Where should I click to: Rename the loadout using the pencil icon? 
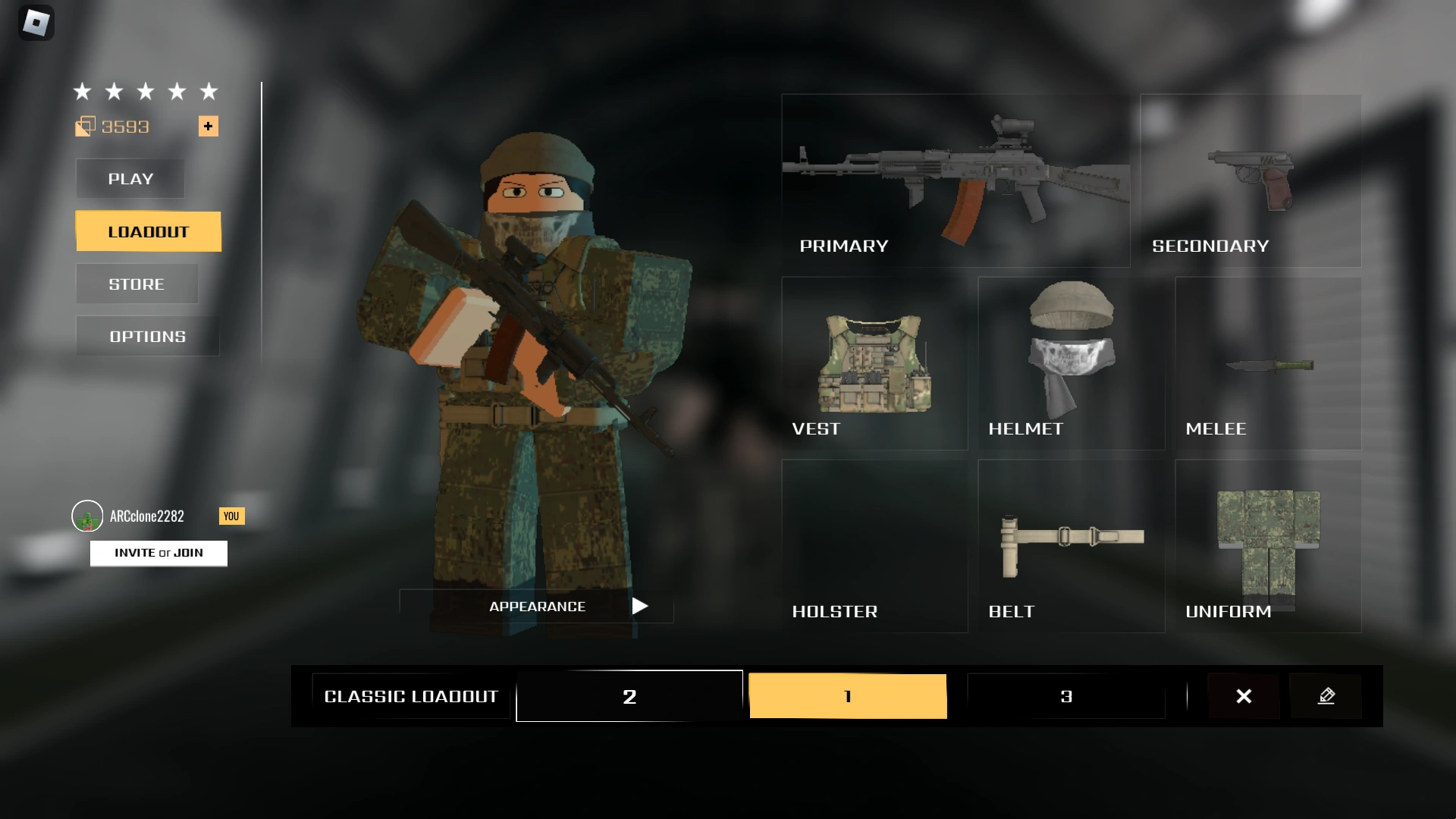click(x=1326, y=695)
